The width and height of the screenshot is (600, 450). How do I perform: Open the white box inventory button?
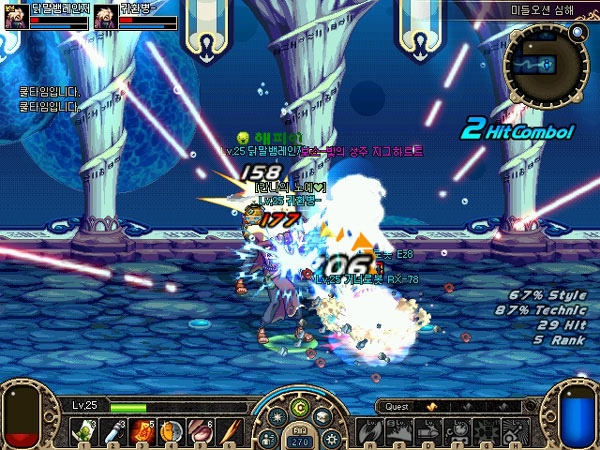pos(322,415)
